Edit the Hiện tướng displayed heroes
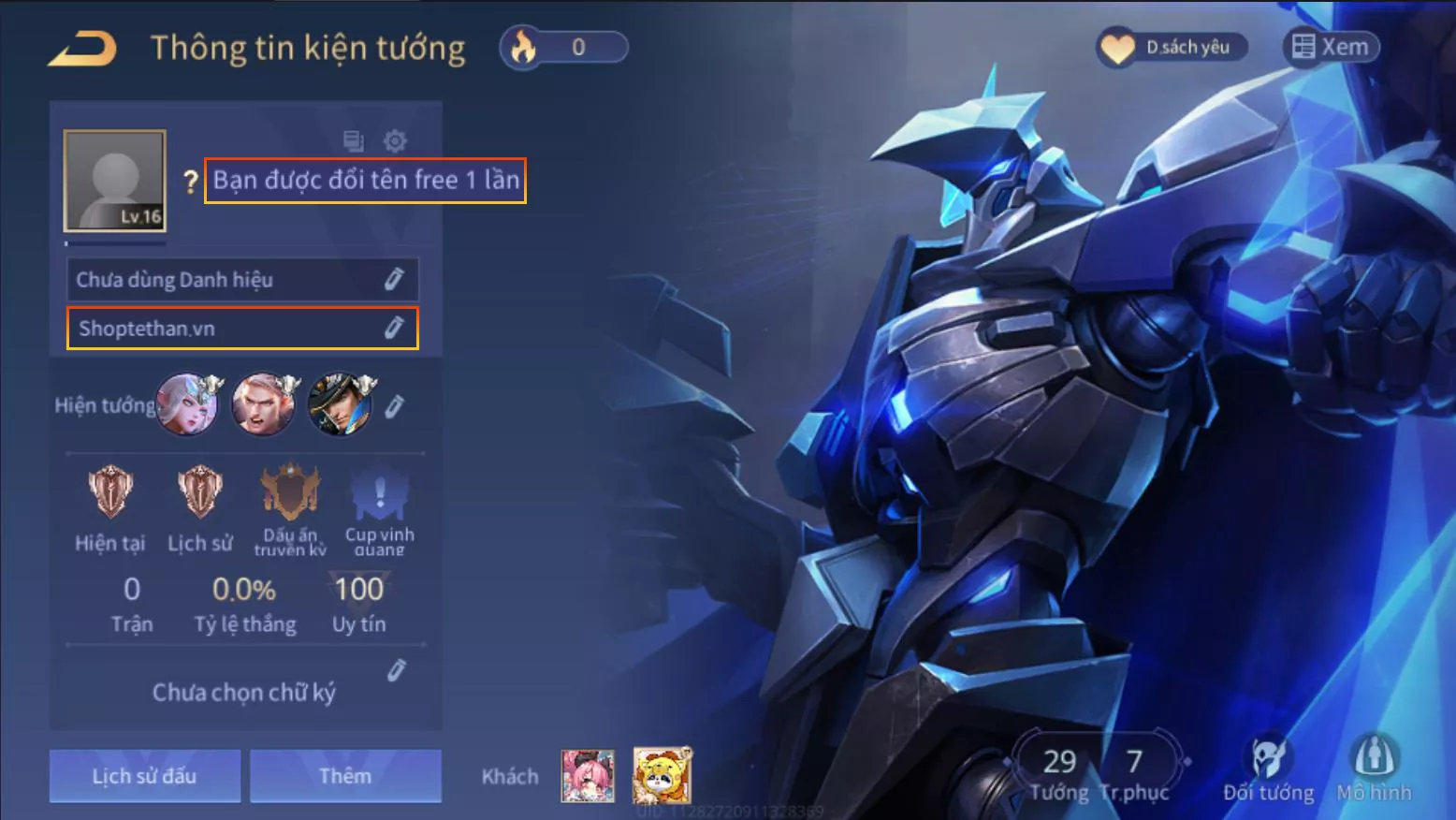The width and height of the screenshot is (1456, 820). pyautogui.click(x=395, y=406)
